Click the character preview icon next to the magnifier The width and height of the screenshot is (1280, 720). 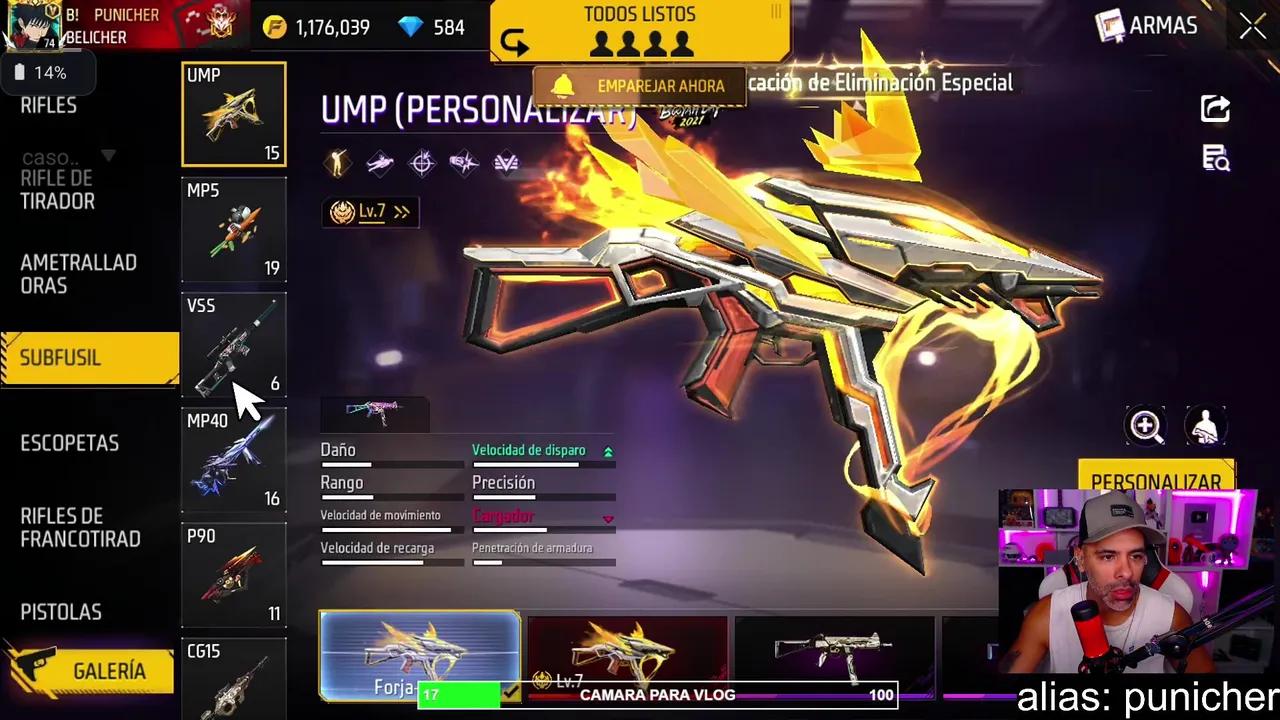click(1205, 427)
